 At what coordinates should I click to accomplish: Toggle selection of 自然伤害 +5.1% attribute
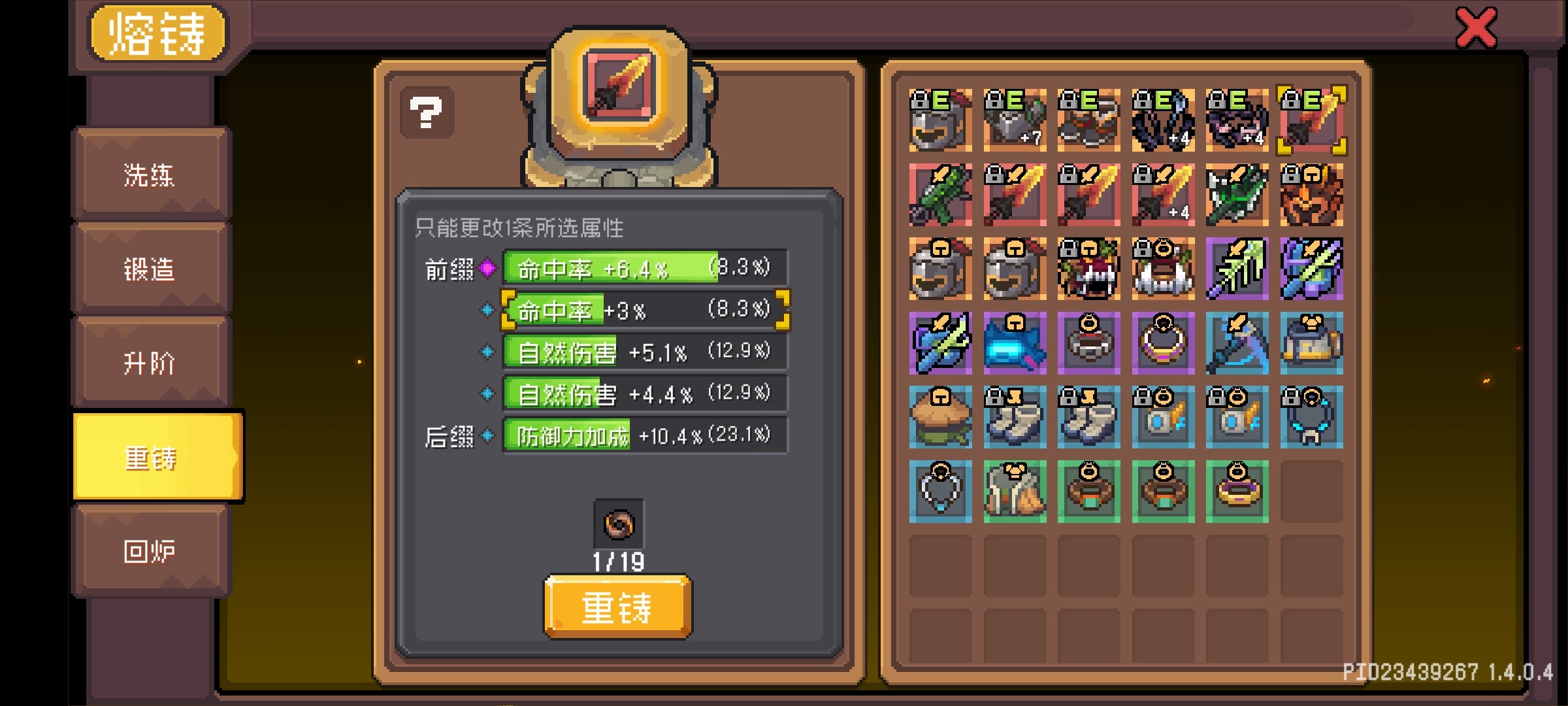486,351
